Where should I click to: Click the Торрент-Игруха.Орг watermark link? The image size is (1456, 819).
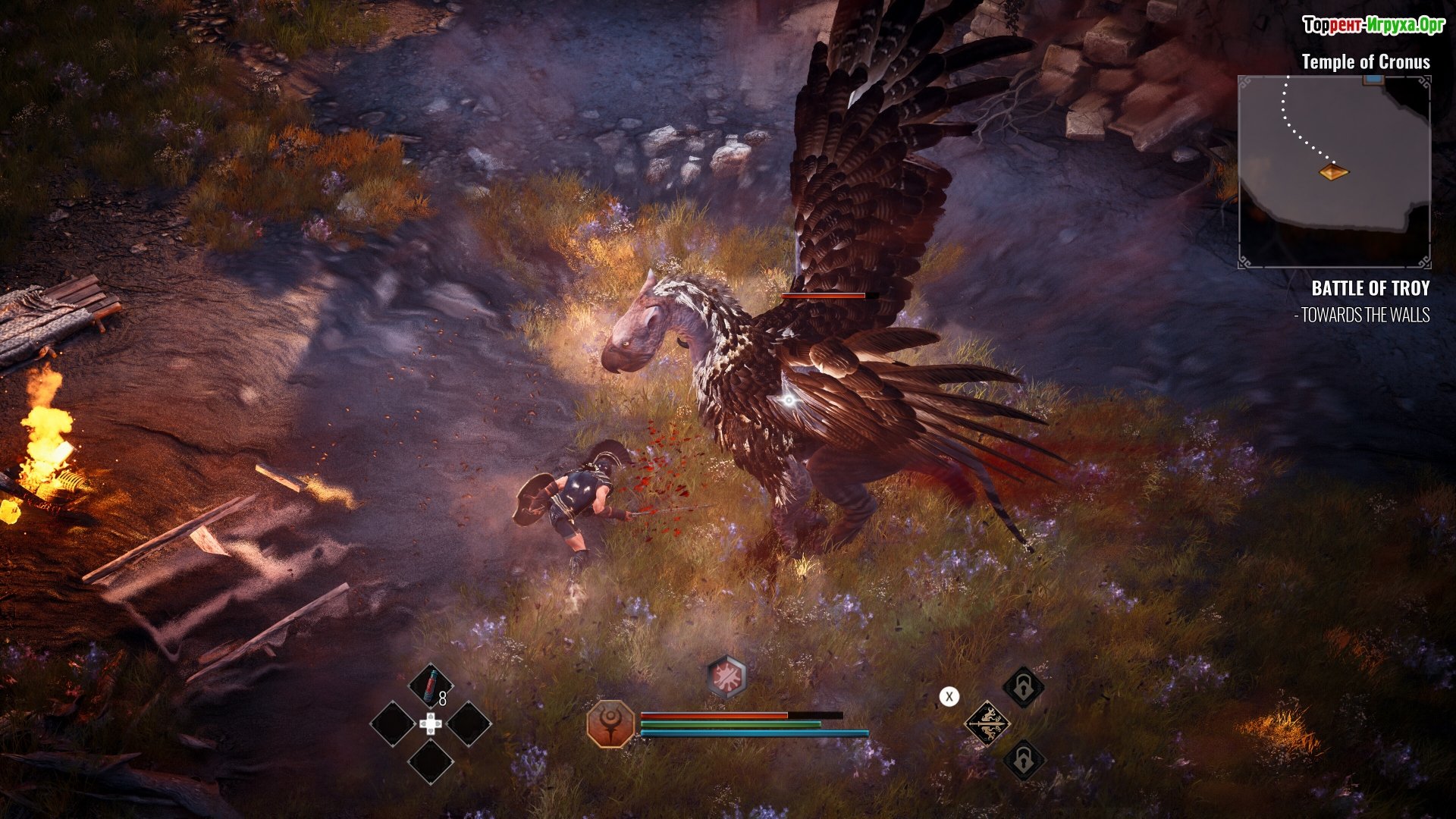1373,26
